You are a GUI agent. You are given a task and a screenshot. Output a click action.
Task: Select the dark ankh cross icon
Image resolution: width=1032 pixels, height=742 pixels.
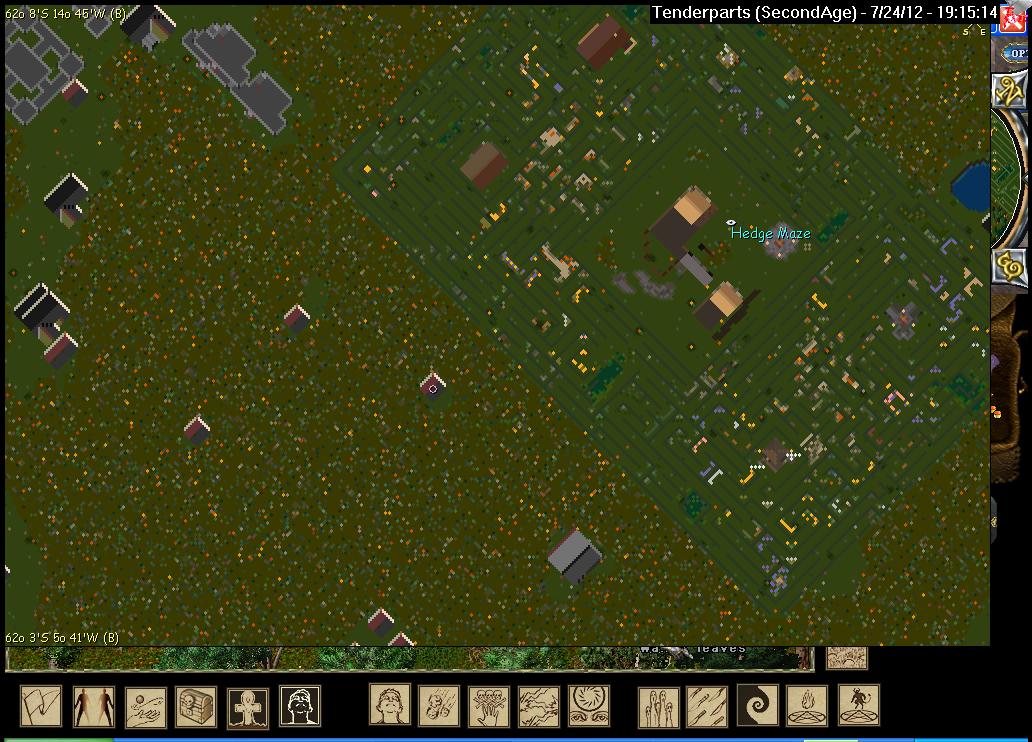[x=248, y=706]
